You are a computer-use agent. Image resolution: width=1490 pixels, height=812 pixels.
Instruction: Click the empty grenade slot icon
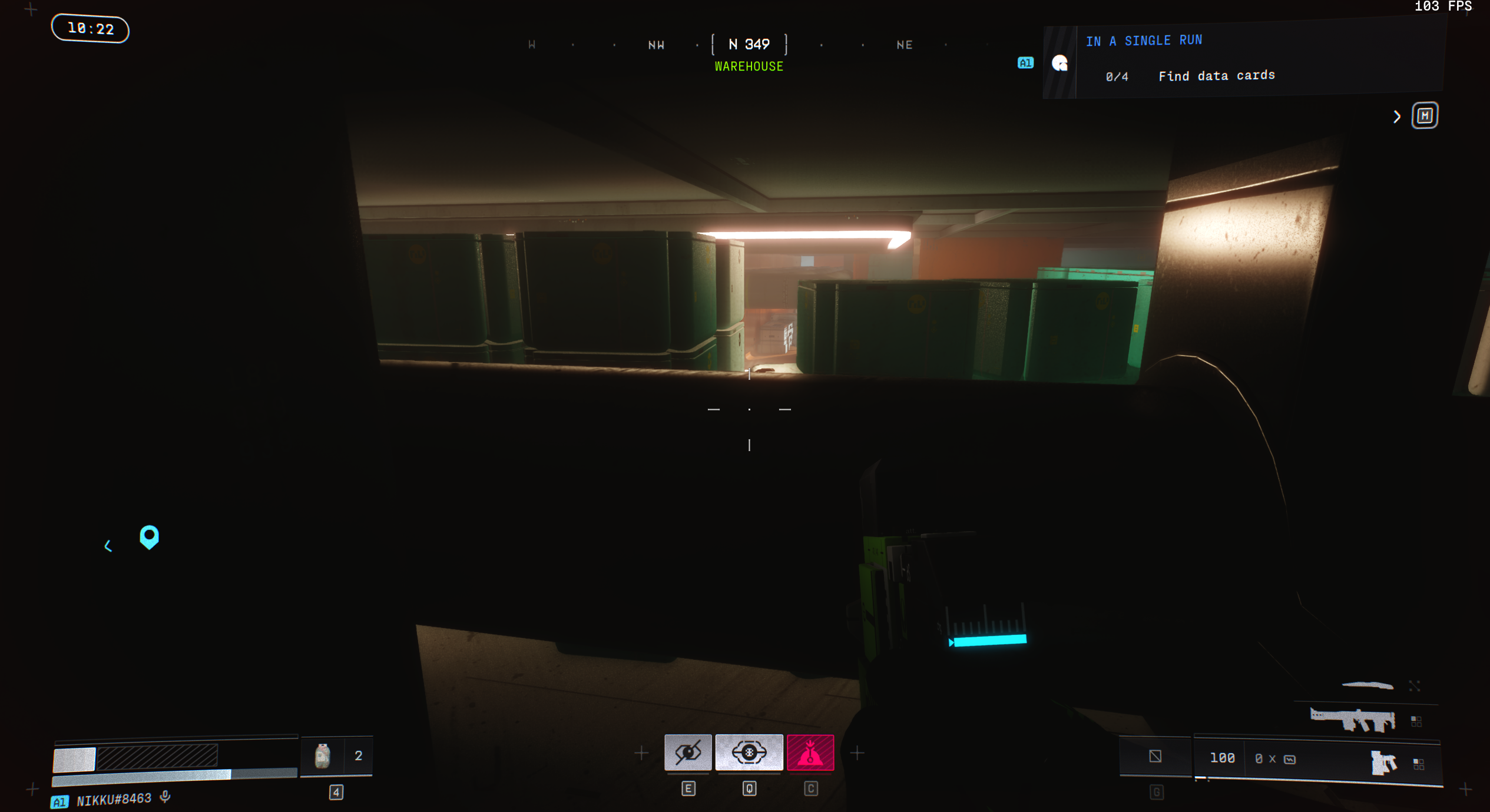[1155, 756]
